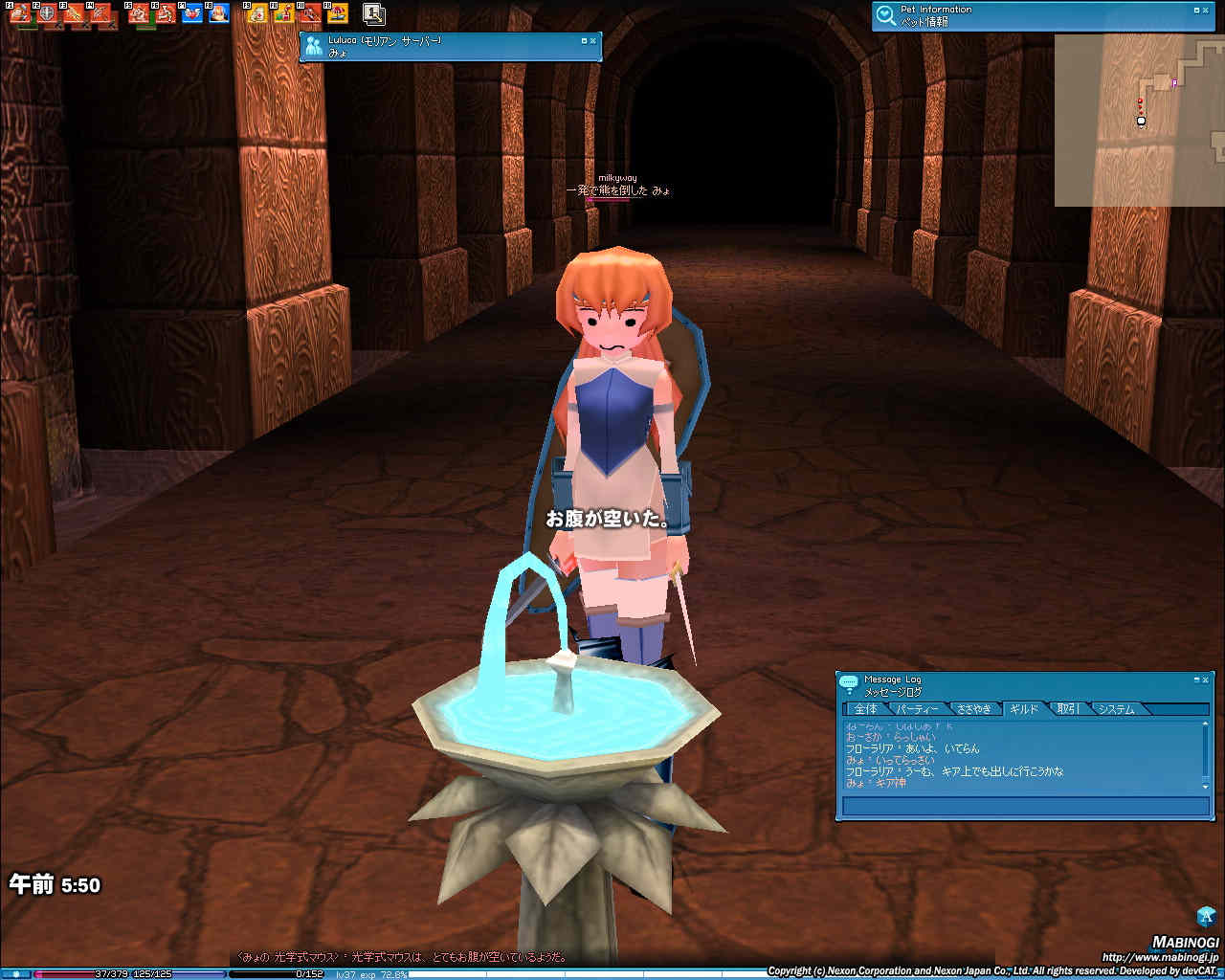Viewport: 1225px width, 980px height.
Task: Minimize the Message Log window
Action: pyautogui.click(x=1196, y=679)
